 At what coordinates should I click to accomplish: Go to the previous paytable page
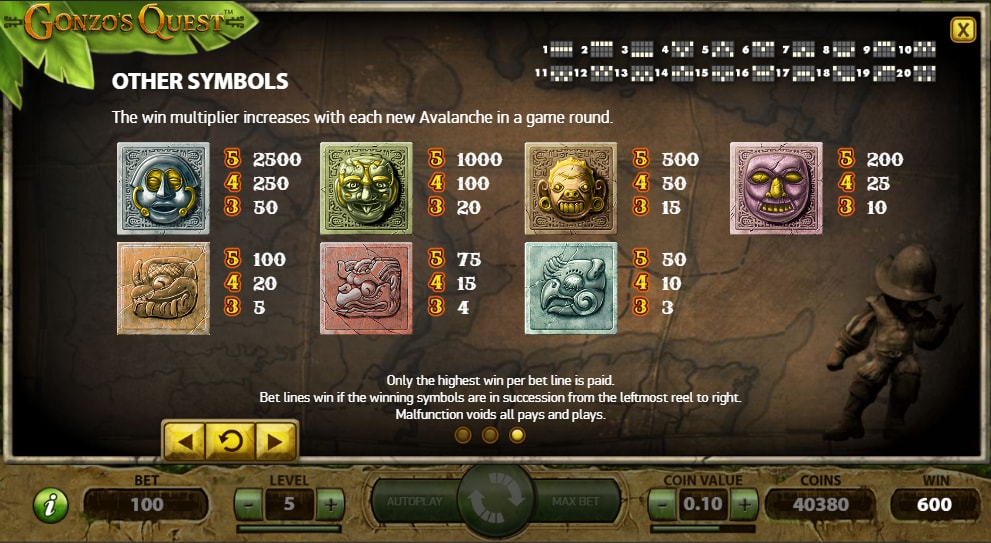pos(184,439)
